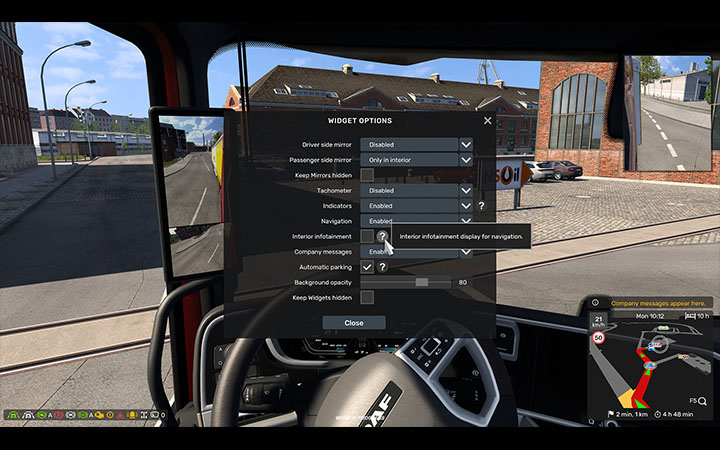Viewport: 720px width, 450px height.
Task: Toggle the Keep Mirrors hidden checkbox
Action: (x=367, y=175)
